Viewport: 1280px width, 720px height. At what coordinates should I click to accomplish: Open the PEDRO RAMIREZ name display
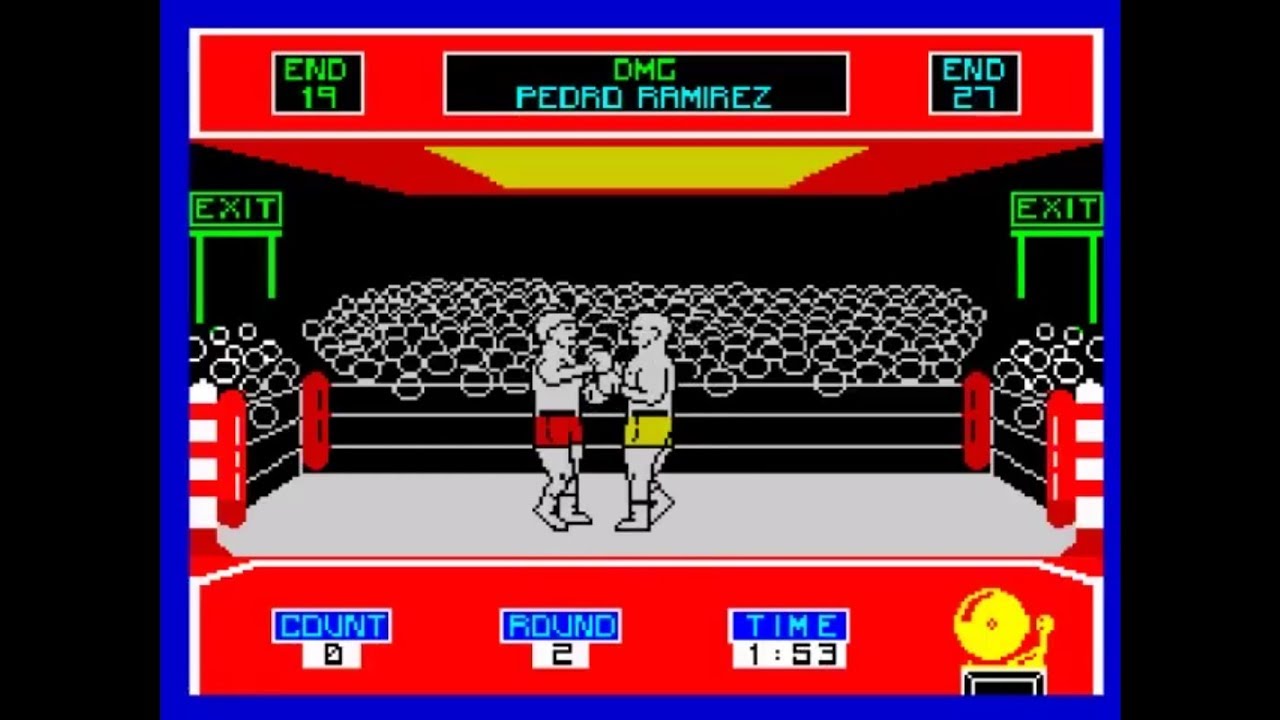645,98
